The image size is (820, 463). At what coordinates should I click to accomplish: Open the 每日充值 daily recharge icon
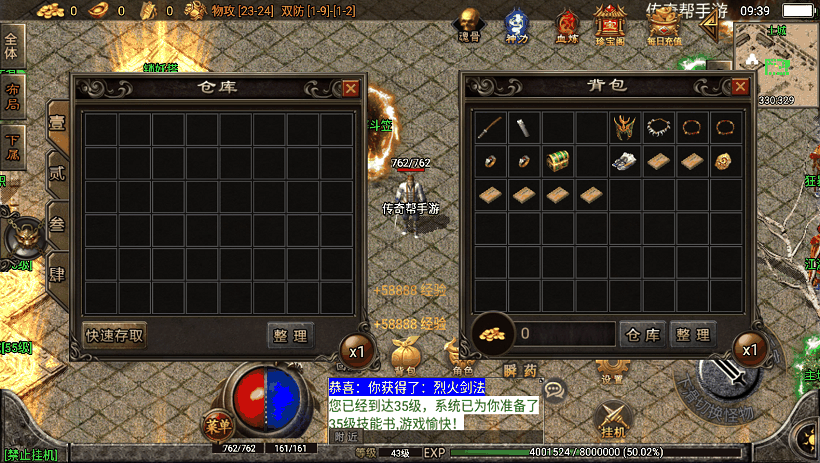[x=663, y=25]
